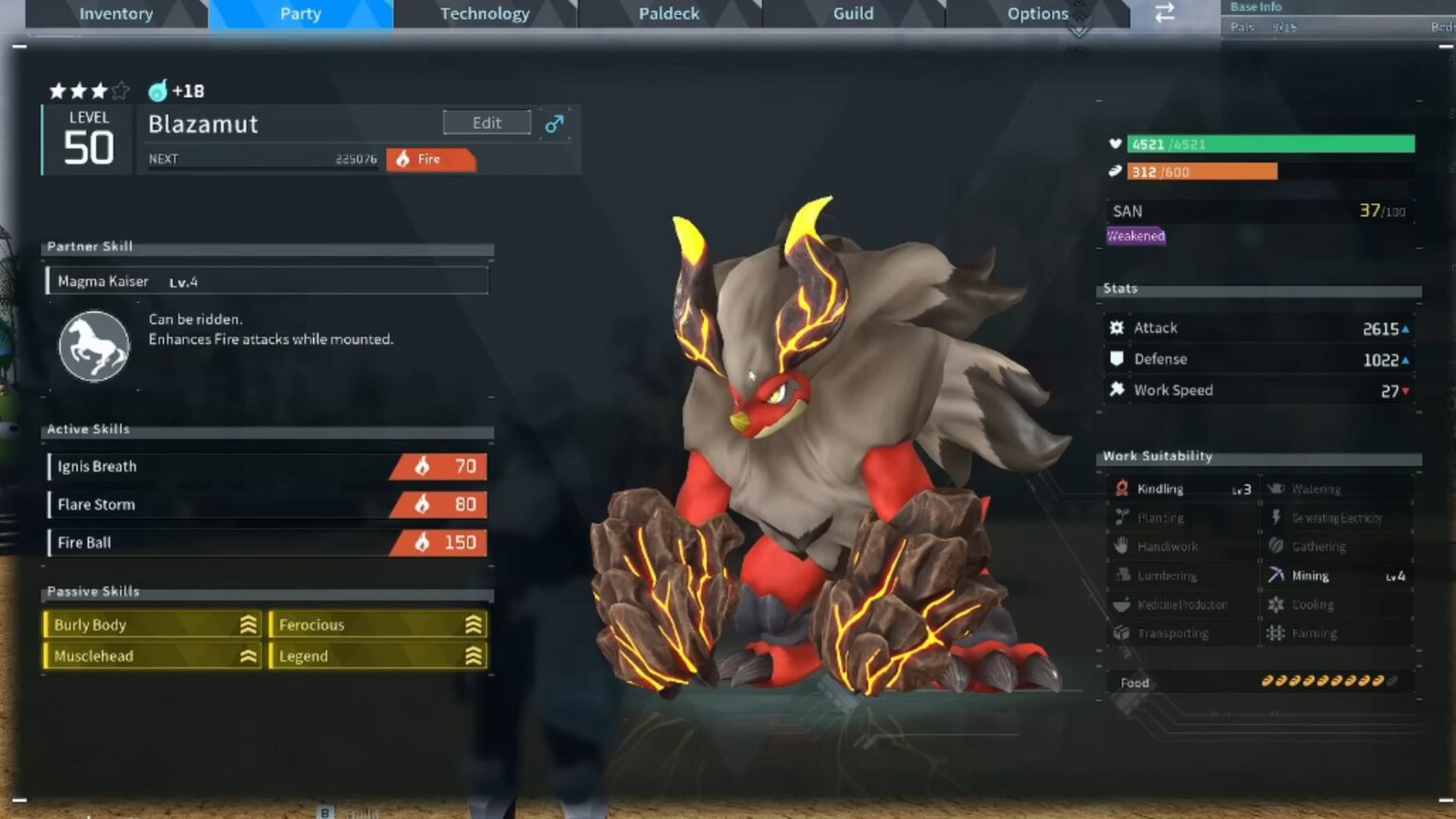1456x819 pixels.
Task: Click the Fire element badge next to NEXT
Action: click(431, 158)
